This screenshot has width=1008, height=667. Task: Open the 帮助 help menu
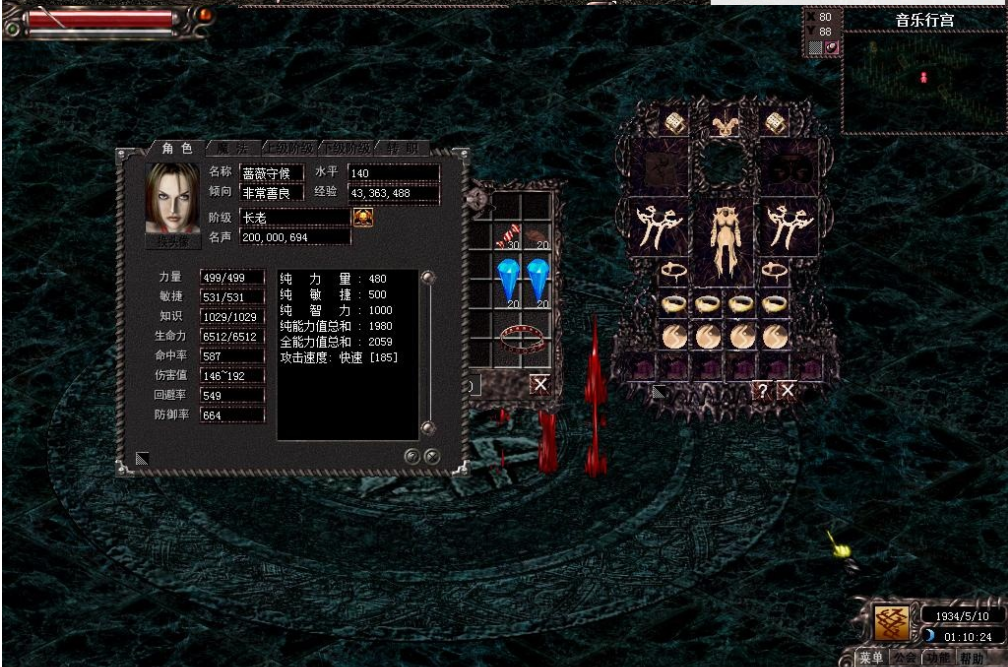972,658
